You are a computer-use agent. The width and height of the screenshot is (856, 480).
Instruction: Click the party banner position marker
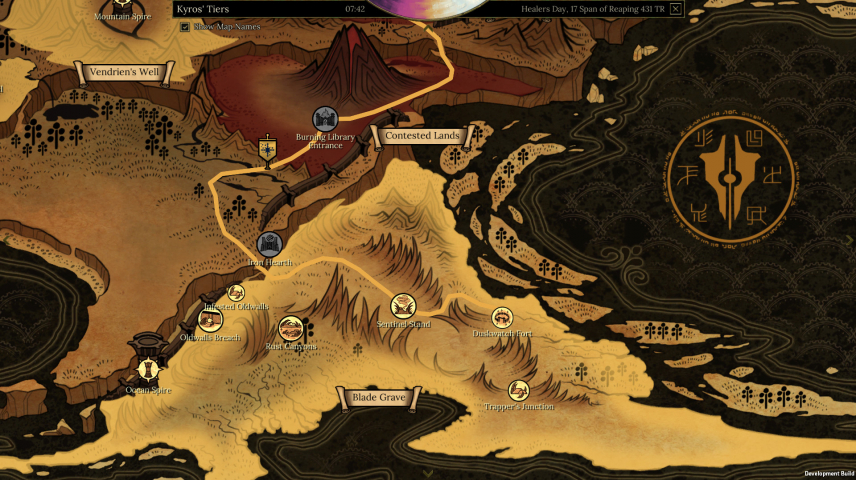coord(267,150)
